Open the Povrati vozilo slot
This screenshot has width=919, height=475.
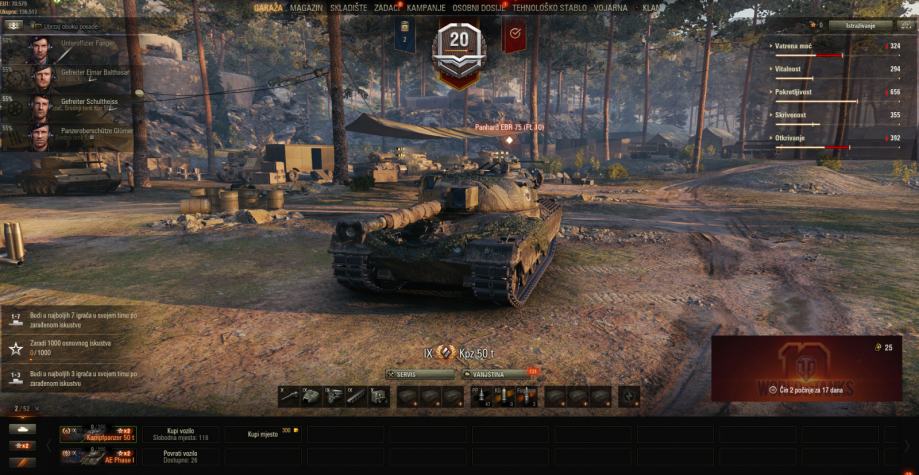pos(181,456)
